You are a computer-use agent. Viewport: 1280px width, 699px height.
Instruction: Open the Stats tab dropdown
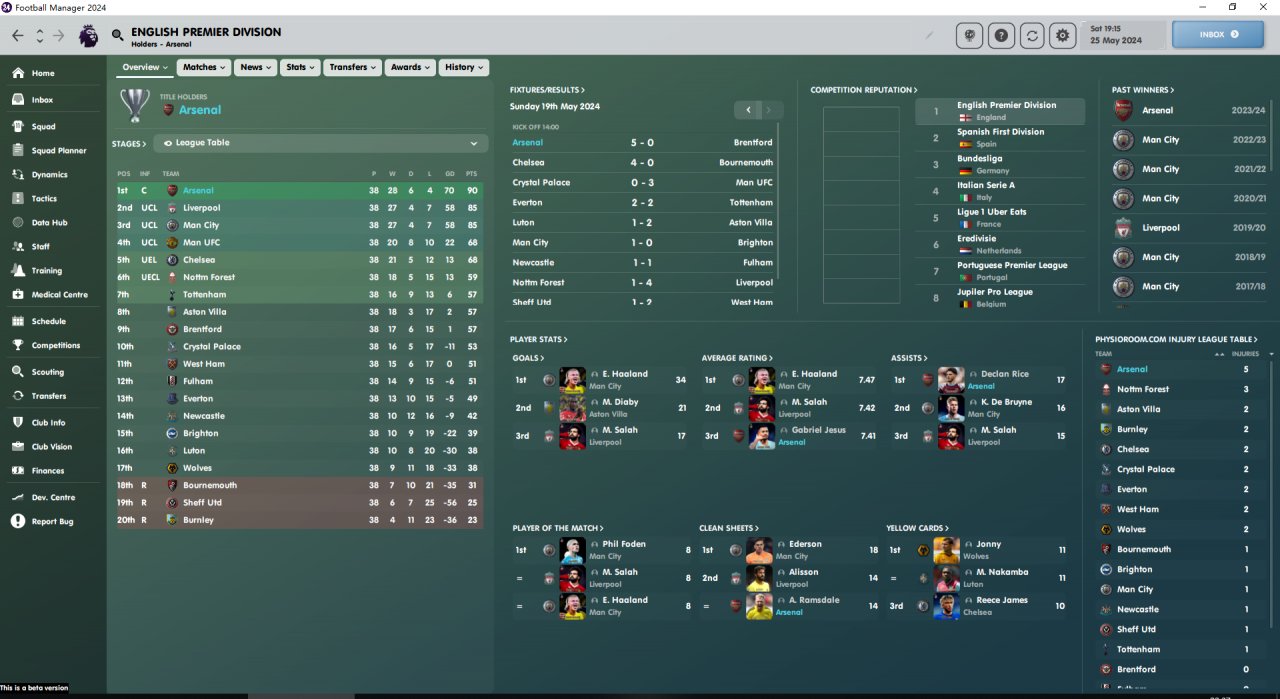(299, 67)
